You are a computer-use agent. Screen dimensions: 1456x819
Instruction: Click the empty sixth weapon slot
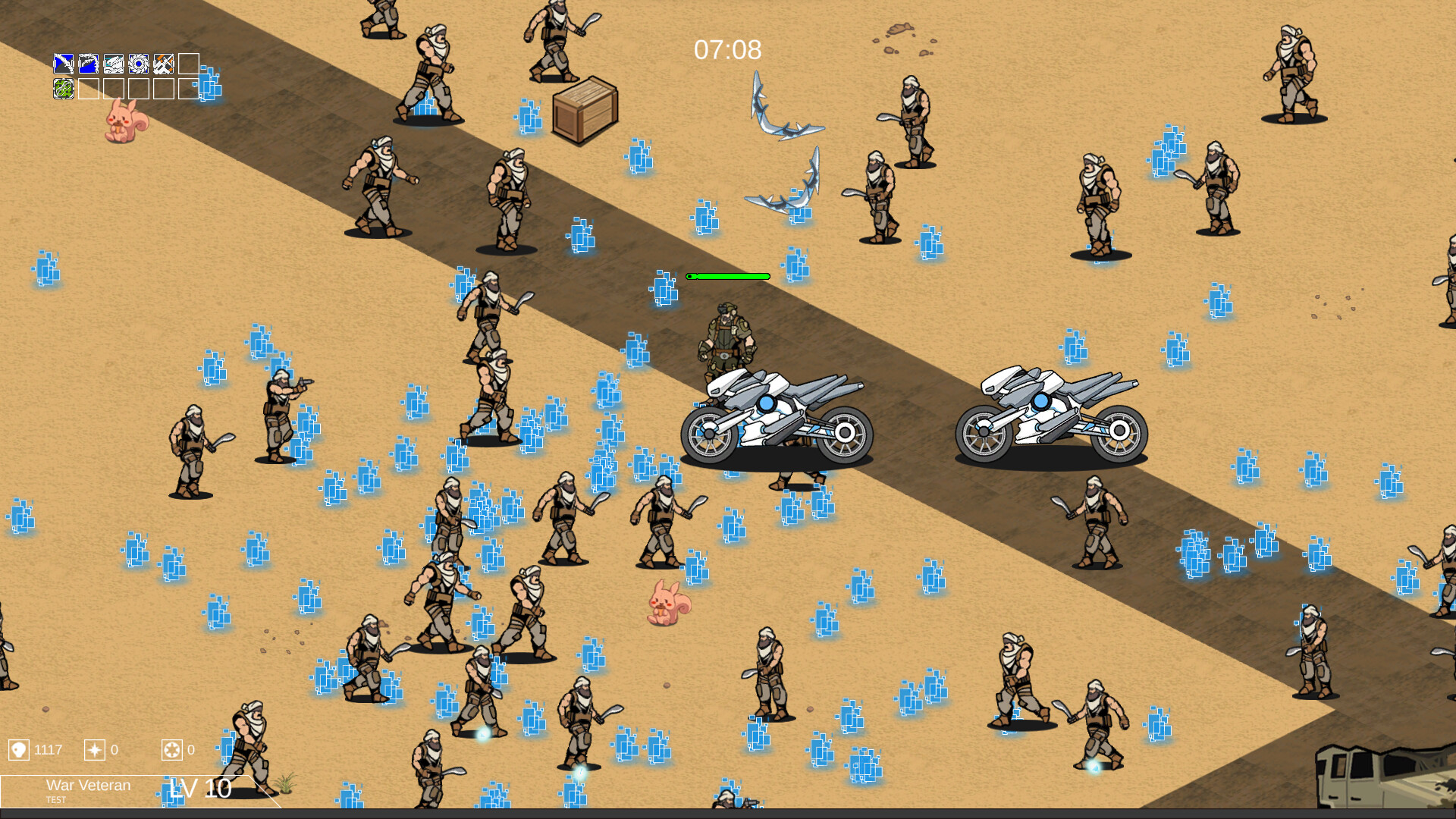(189, 63)
